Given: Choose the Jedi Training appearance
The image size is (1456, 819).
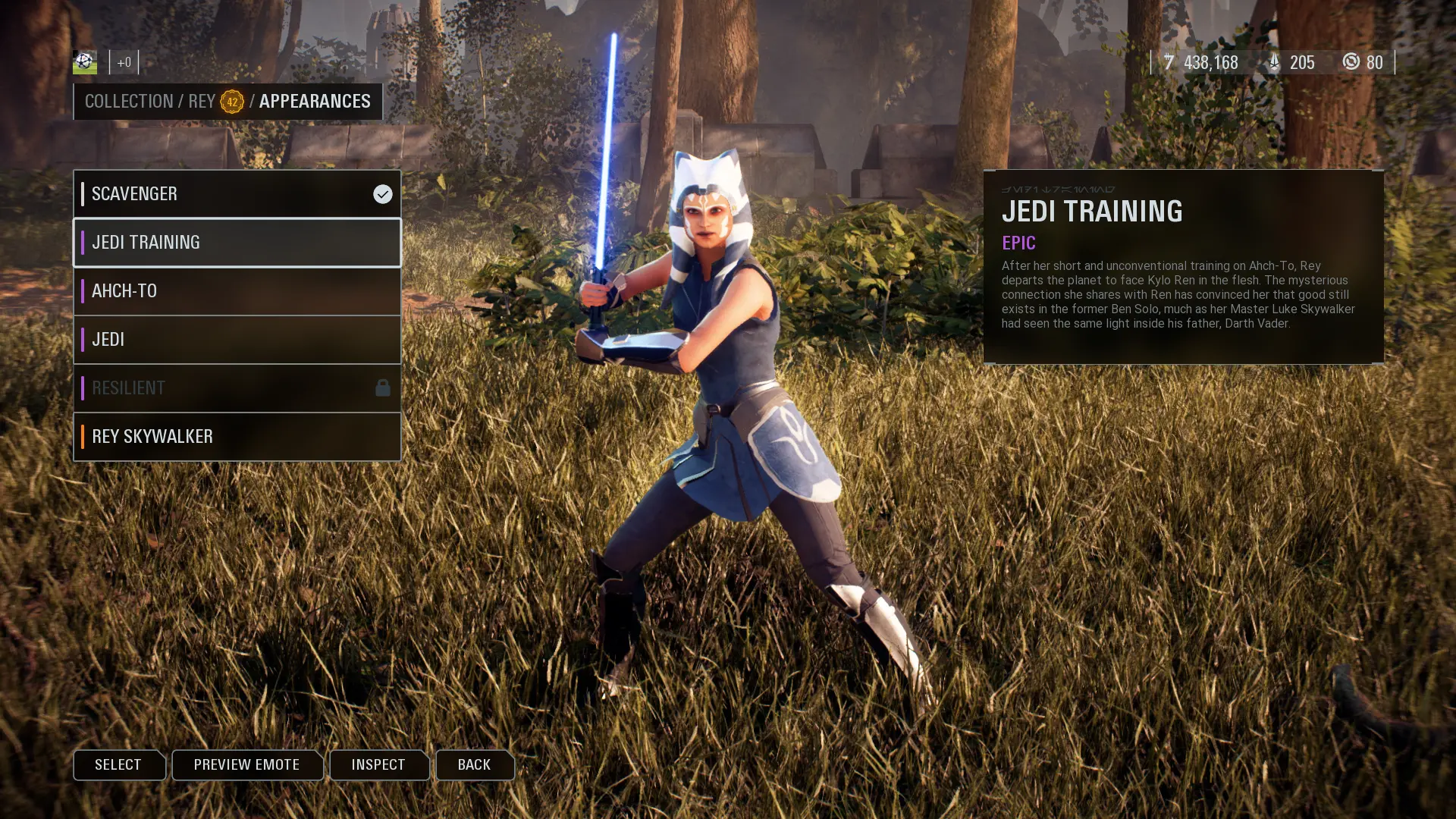Looking at the screenshot, I should click(x=237, y=243).
